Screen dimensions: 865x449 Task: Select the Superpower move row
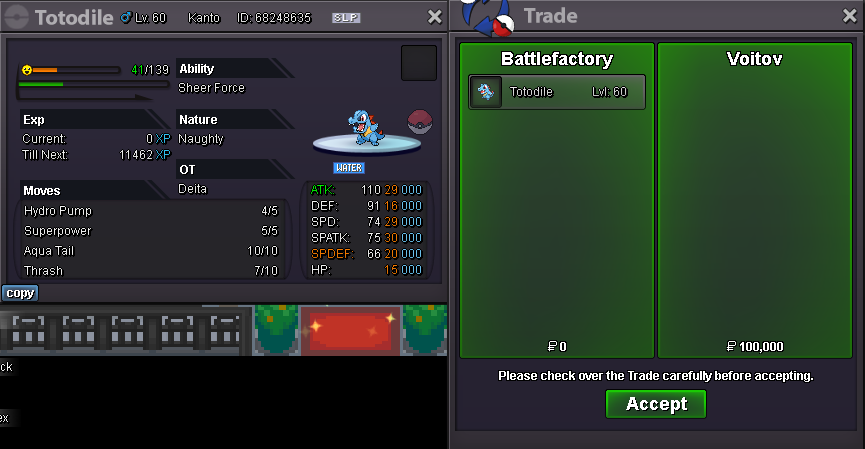(x=151, y=231)
